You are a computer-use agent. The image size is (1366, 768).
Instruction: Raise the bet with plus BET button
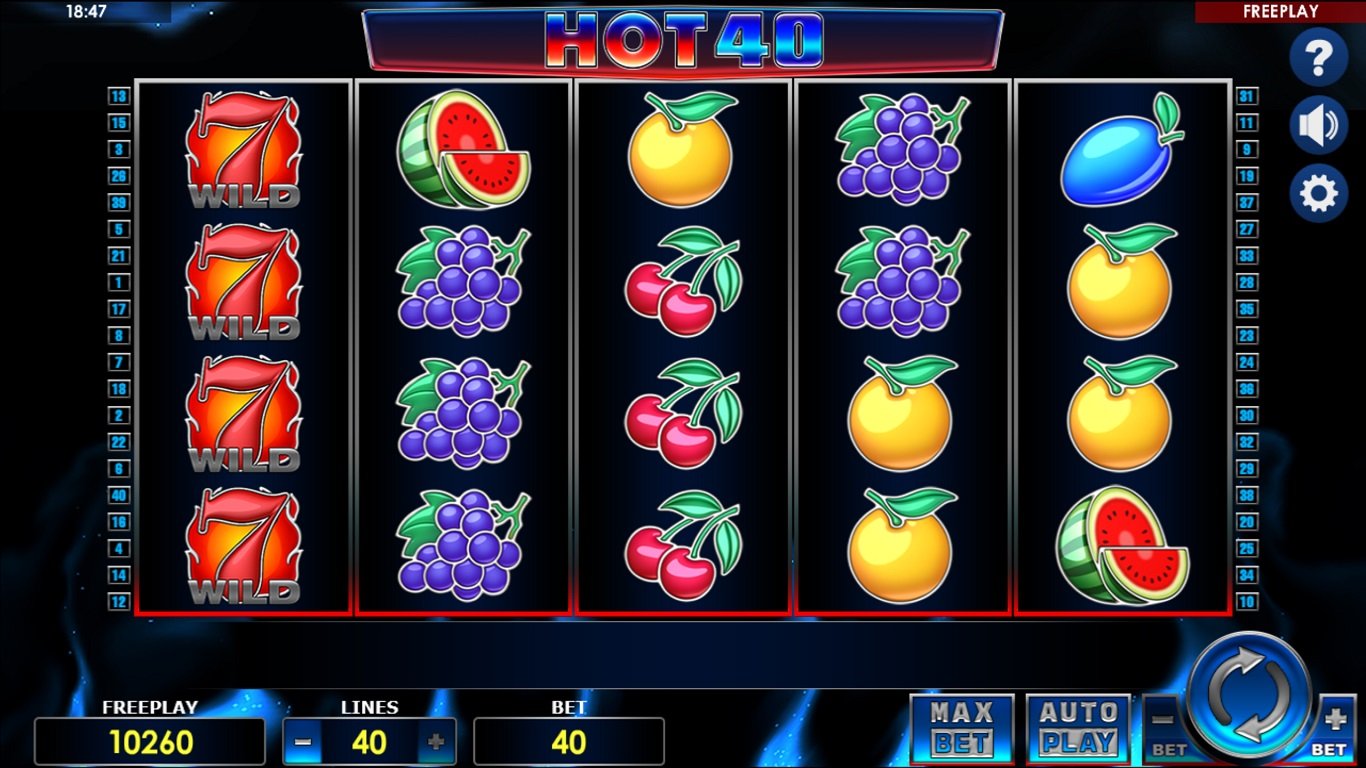click(x=1334, y=727)
